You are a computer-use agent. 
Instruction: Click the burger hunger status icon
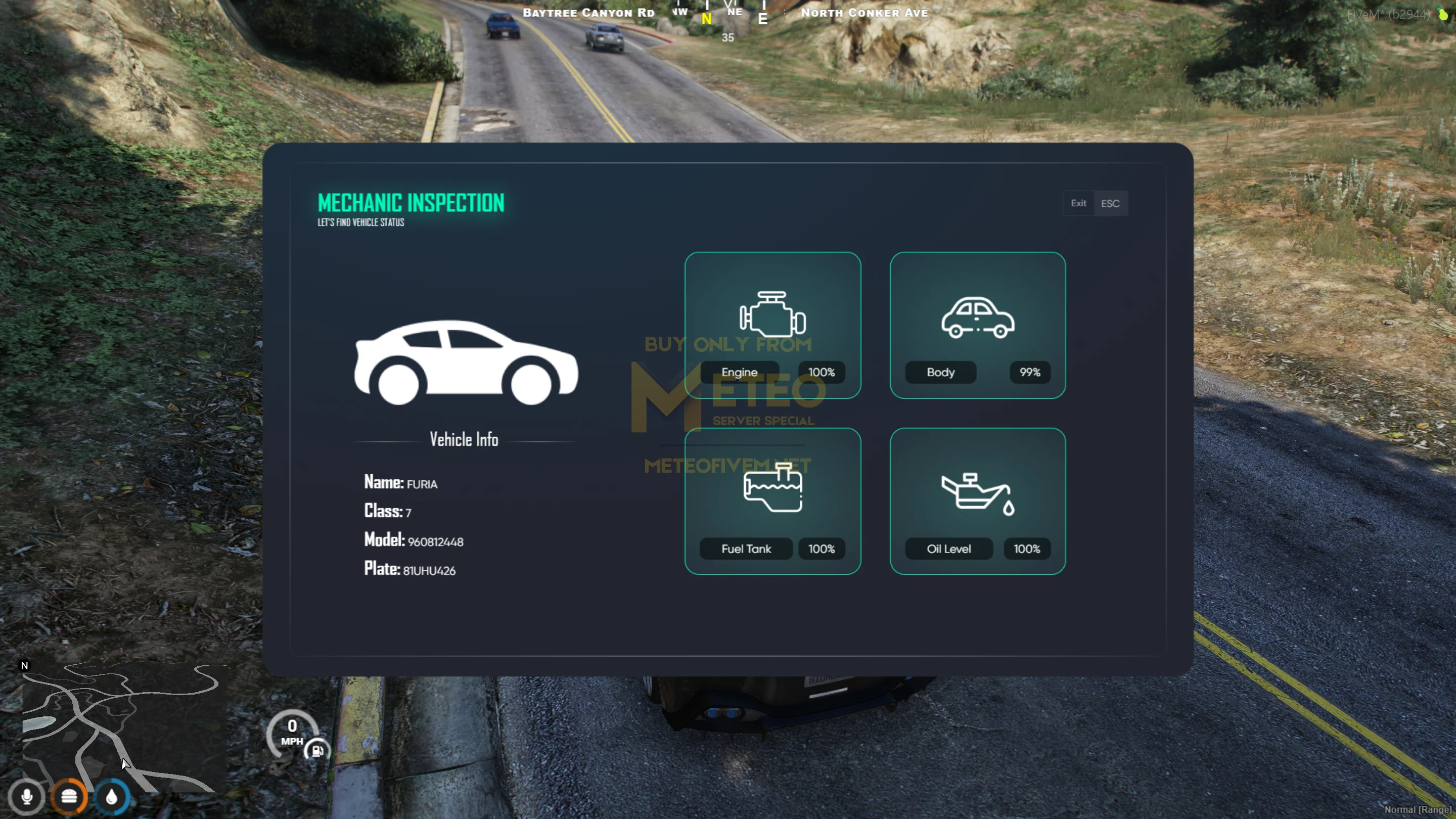pos(69,797)
